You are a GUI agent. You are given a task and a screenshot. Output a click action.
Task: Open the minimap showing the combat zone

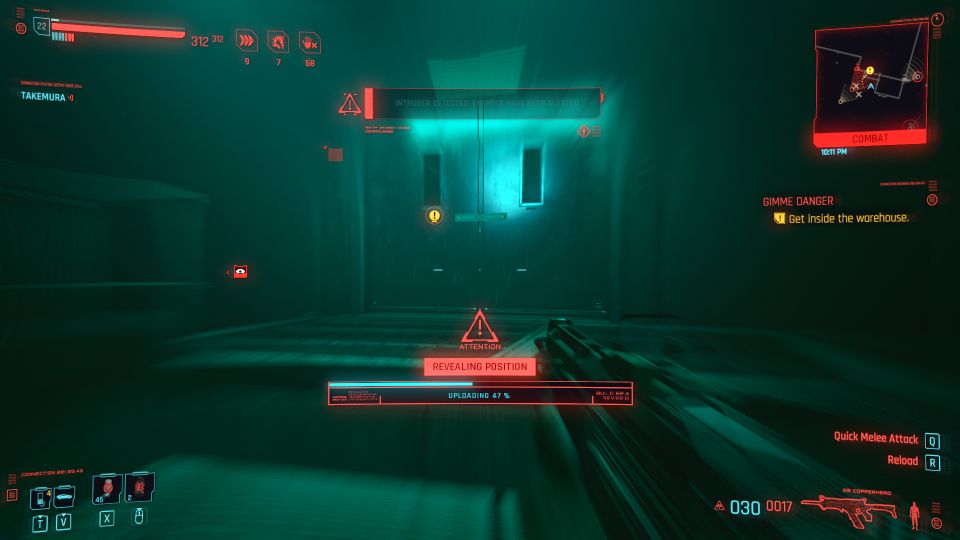click(867, 80)
